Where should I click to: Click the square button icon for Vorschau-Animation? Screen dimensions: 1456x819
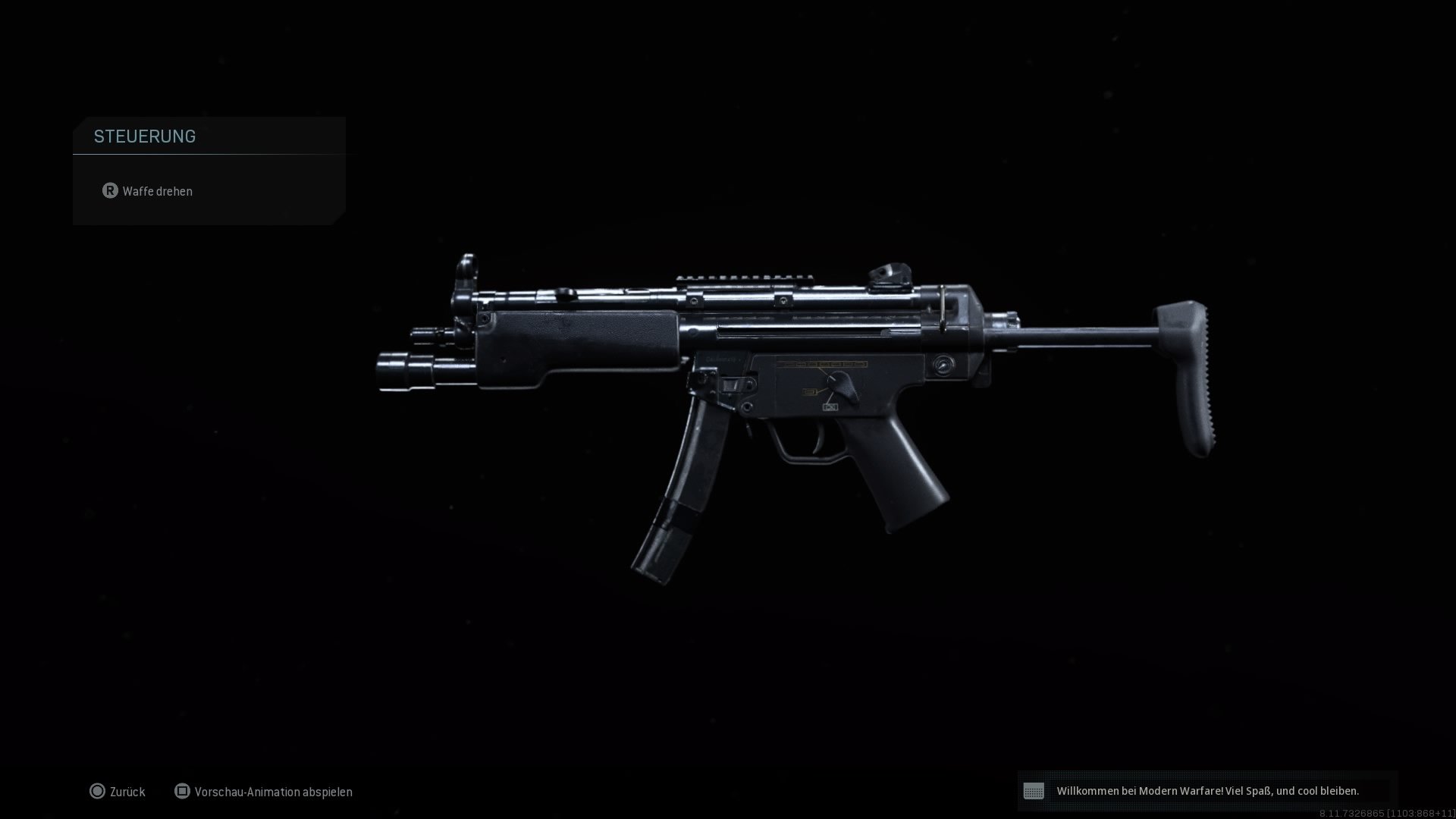click(x=182, y=792)
